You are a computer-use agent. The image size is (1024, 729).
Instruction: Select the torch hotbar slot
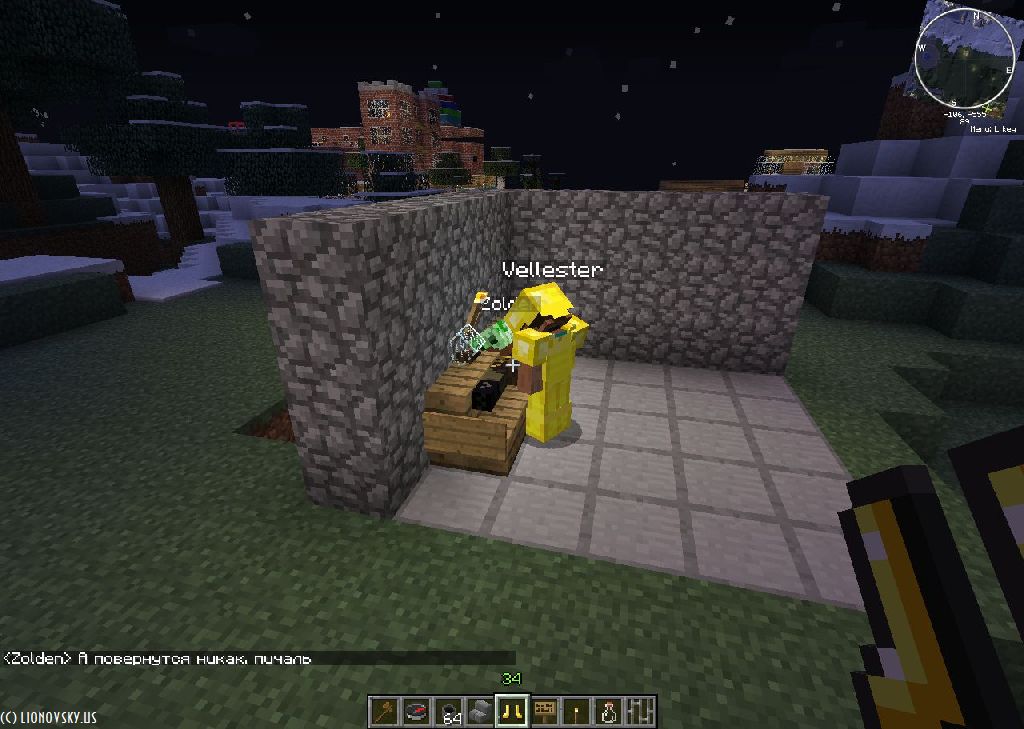pyautogui.click(x=576, y=711)
